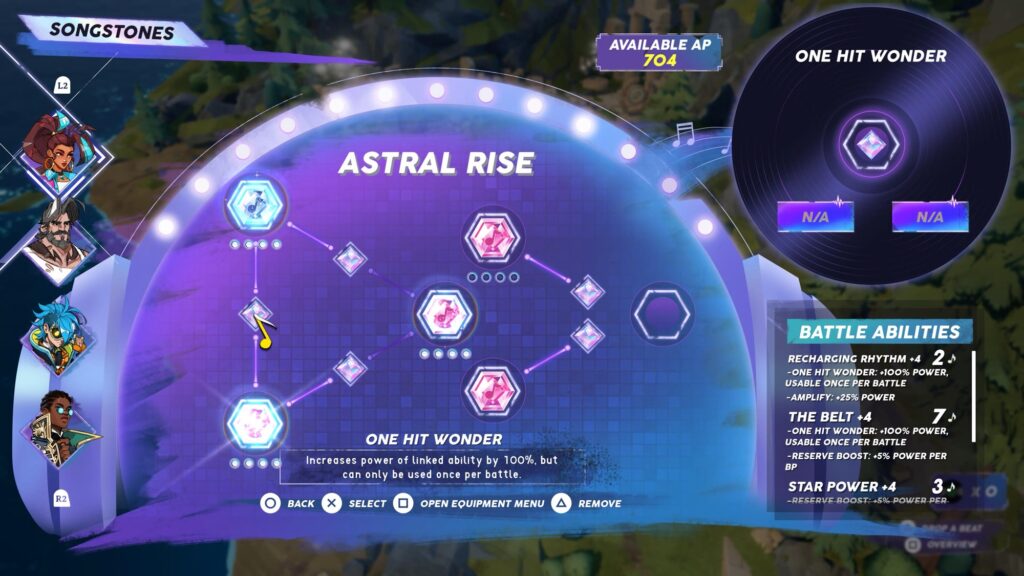1024x576 pixels.
Task: Switch to the blue-haired character portrait
Action: 59,334
